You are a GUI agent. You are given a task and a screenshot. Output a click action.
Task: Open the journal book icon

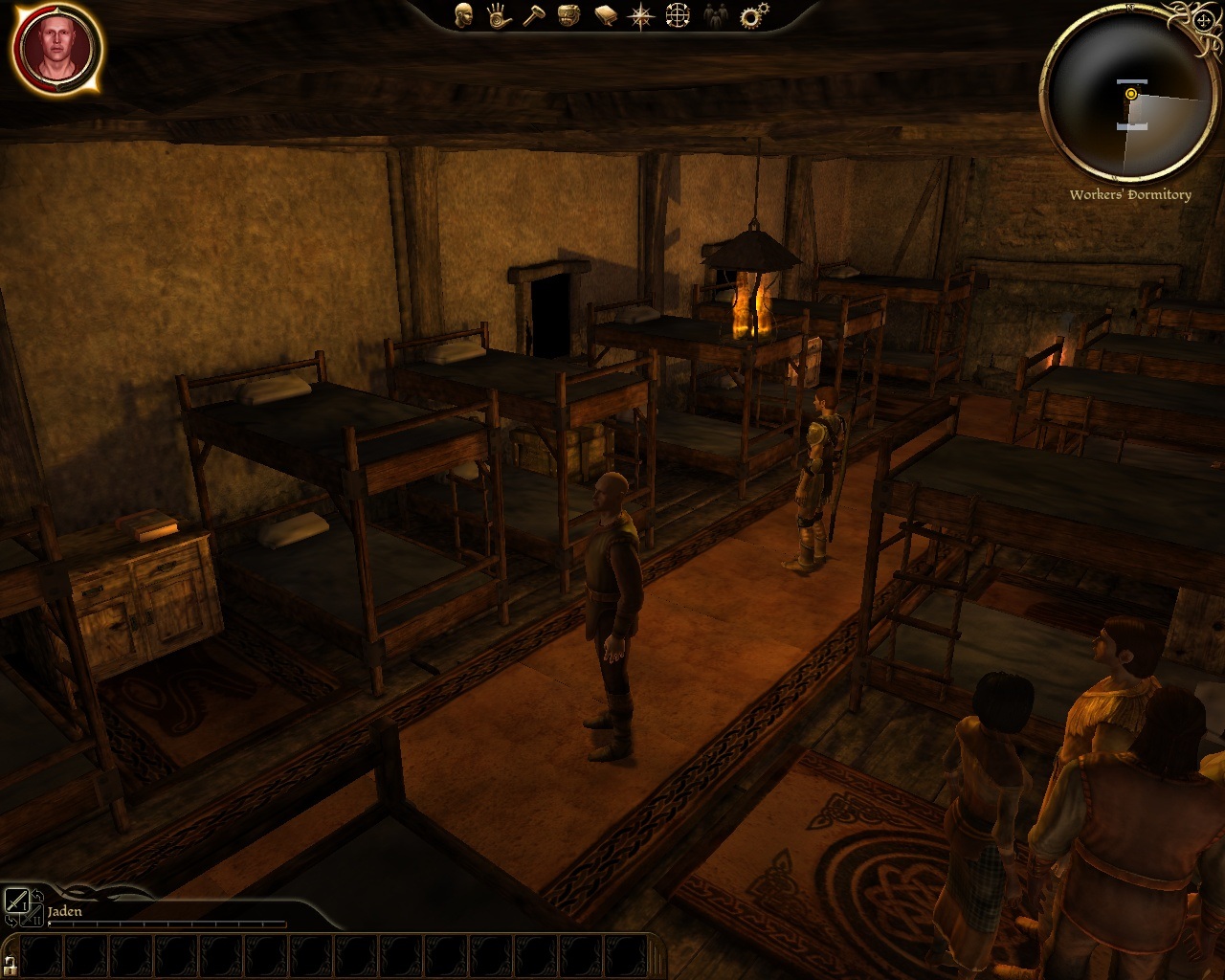coord(605,14)
